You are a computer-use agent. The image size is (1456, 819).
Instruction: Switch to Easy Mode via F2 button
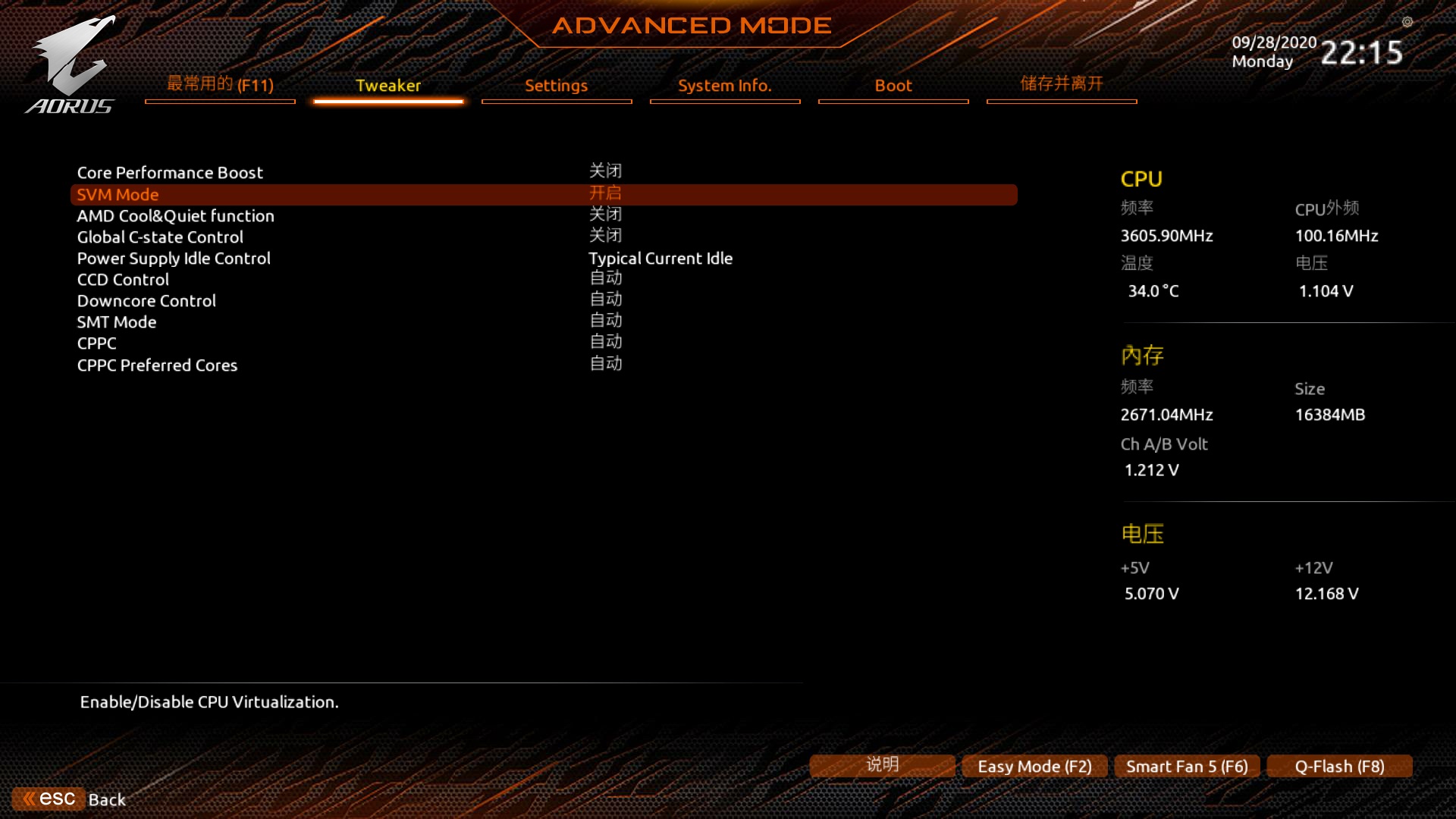[x=1034, y=766]
